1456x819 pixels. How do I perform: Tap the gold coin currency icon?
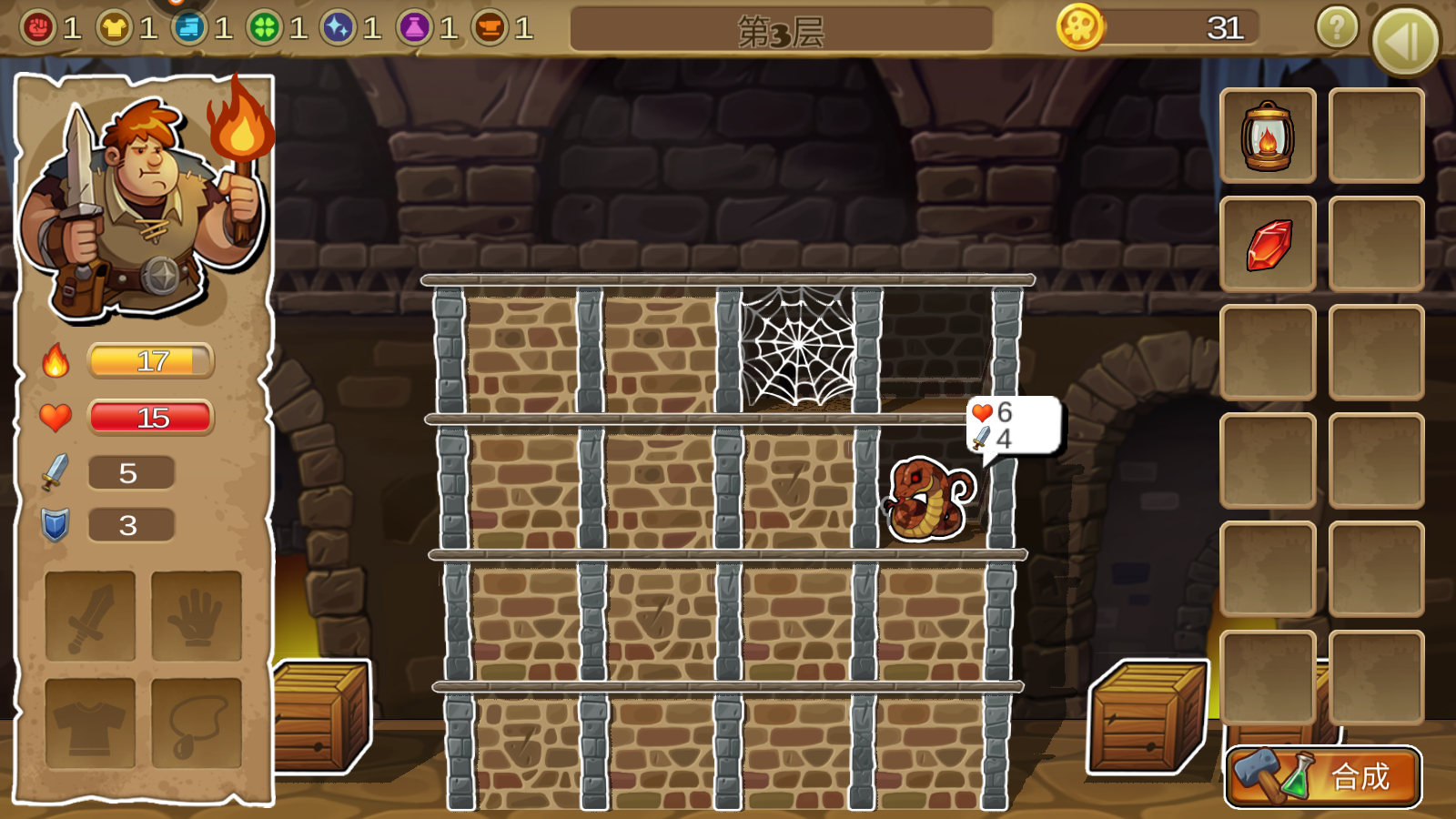click(x=1080, y=27)
